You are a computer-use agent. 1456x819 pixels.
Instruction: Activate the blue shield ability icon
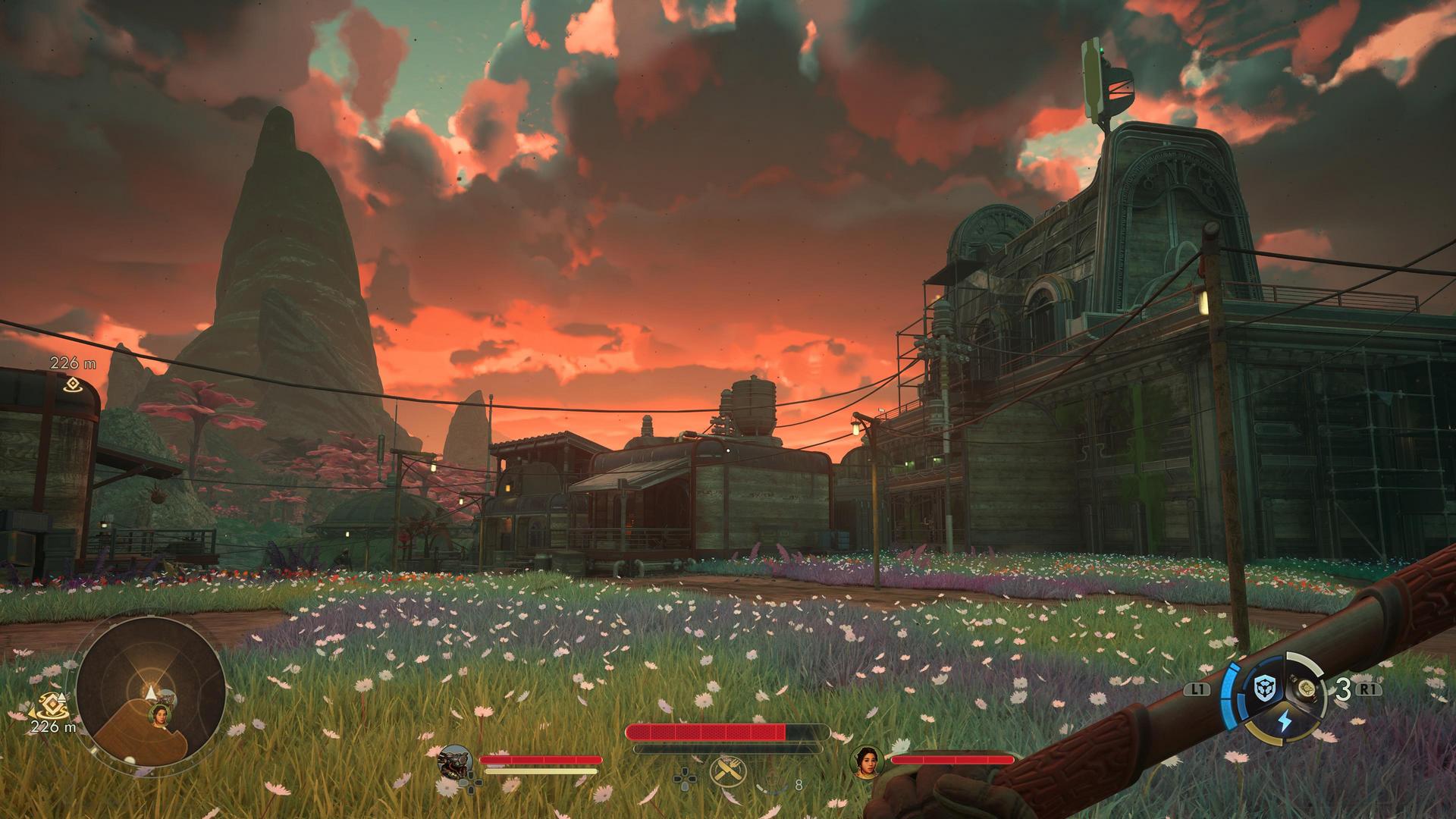1265,689
